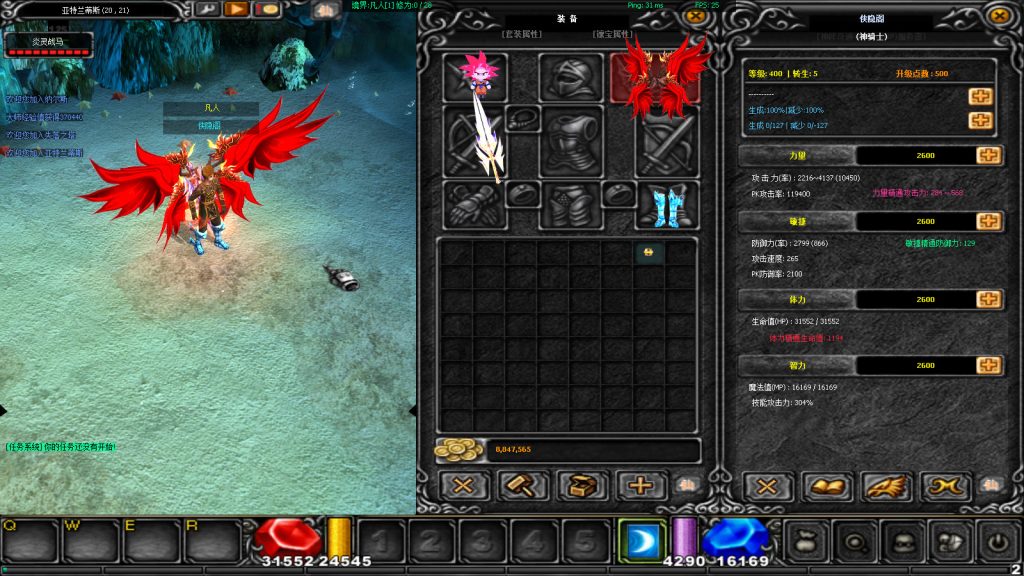Screen dimensions: 1024x576
Task: Add a point to 体力 (Vitality)
Action: 988,299
